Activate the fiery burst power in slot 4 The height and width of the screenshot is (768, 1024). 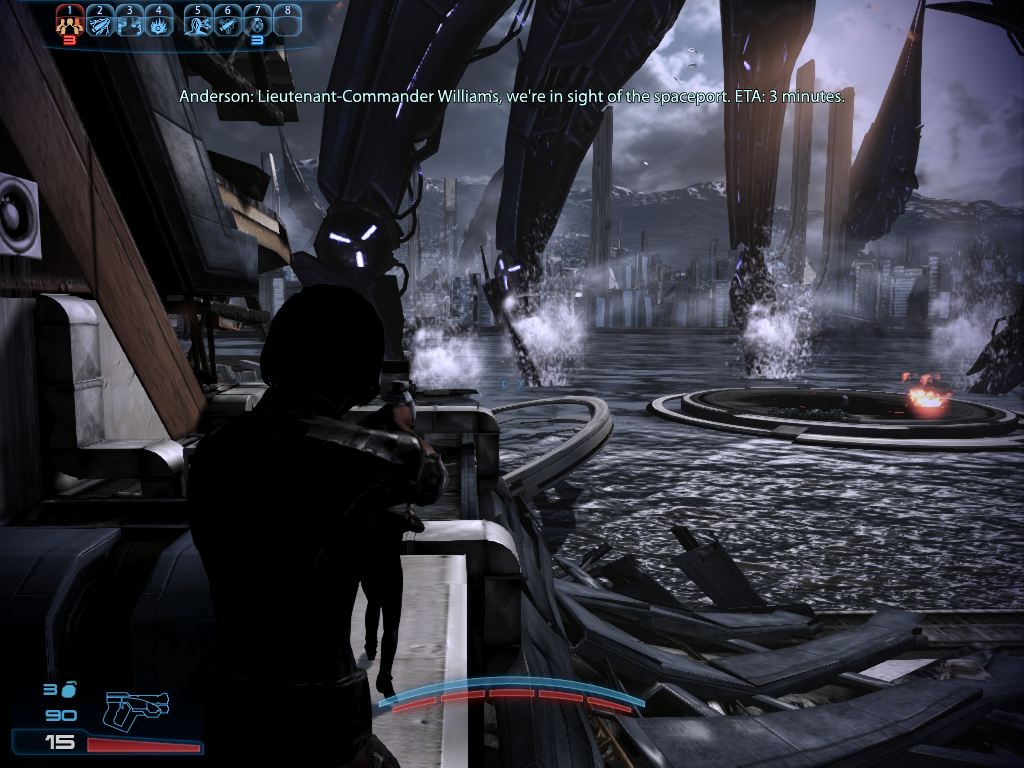(x=159, y=21)
